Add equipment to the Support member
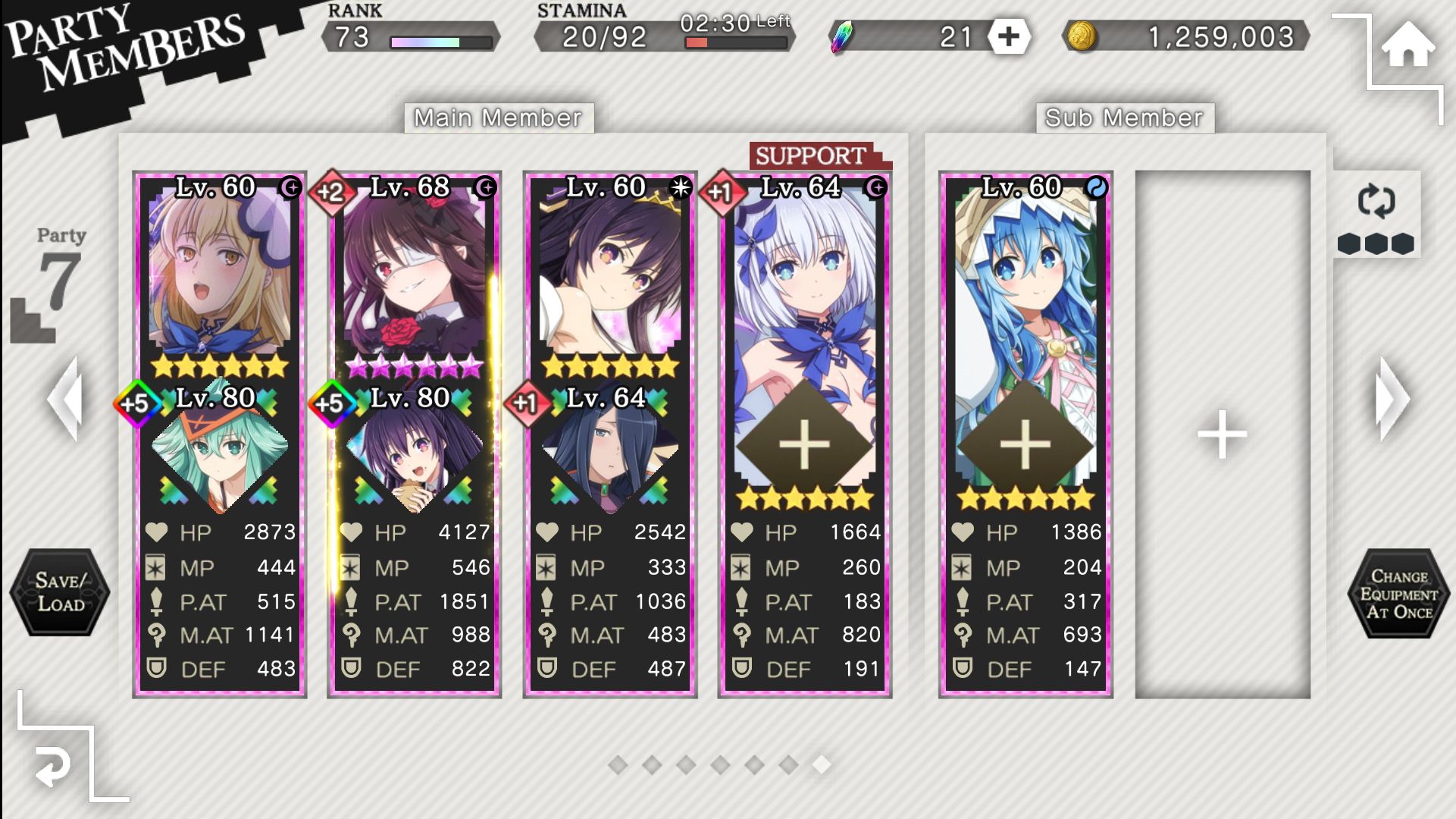Viewport: 1456px width, 819px height. (x=805, y=444)
